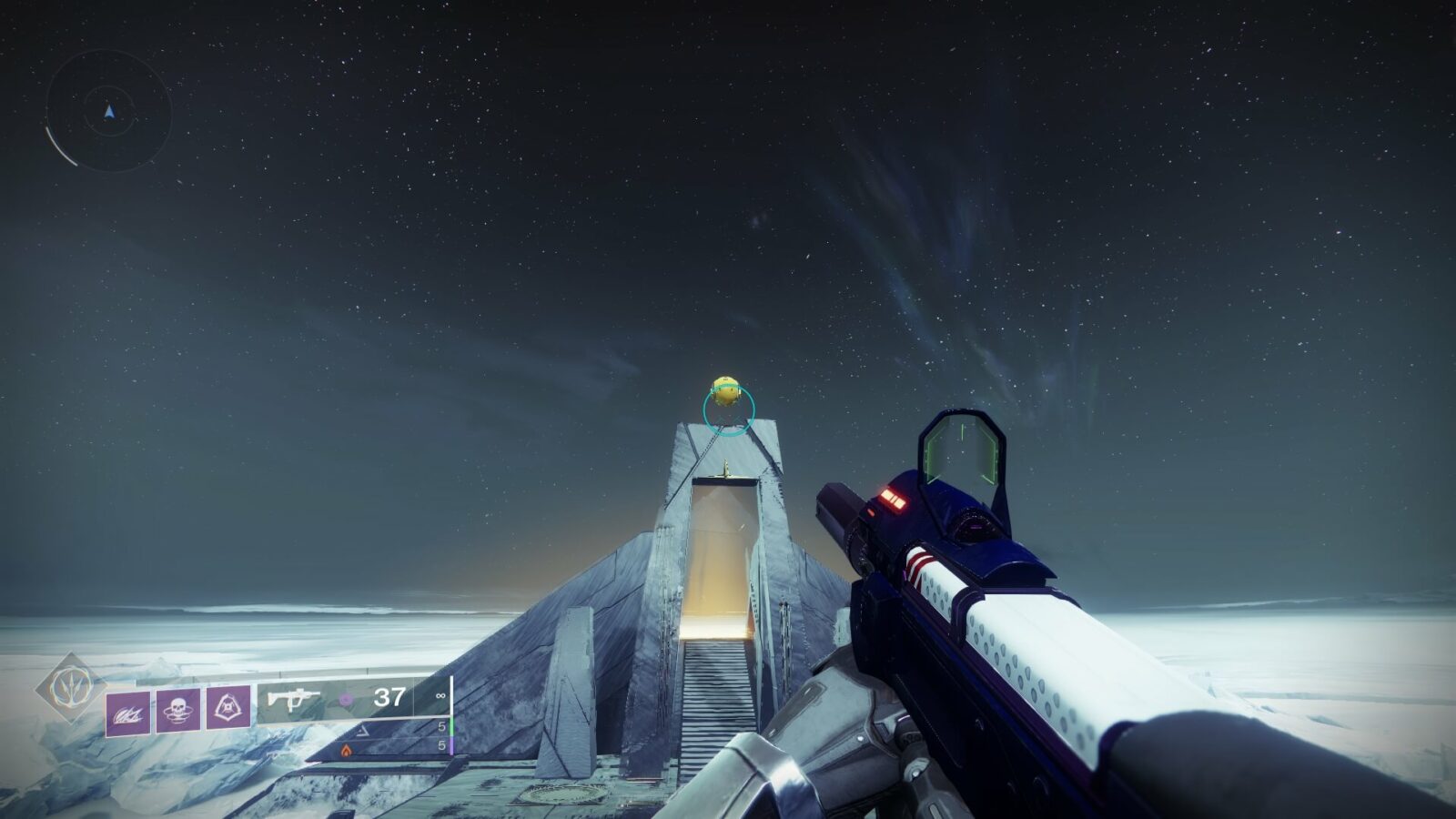Click the kinetic triangle weapon slot icon
This screenshot has width=1456, height=819.
(361, 731)
